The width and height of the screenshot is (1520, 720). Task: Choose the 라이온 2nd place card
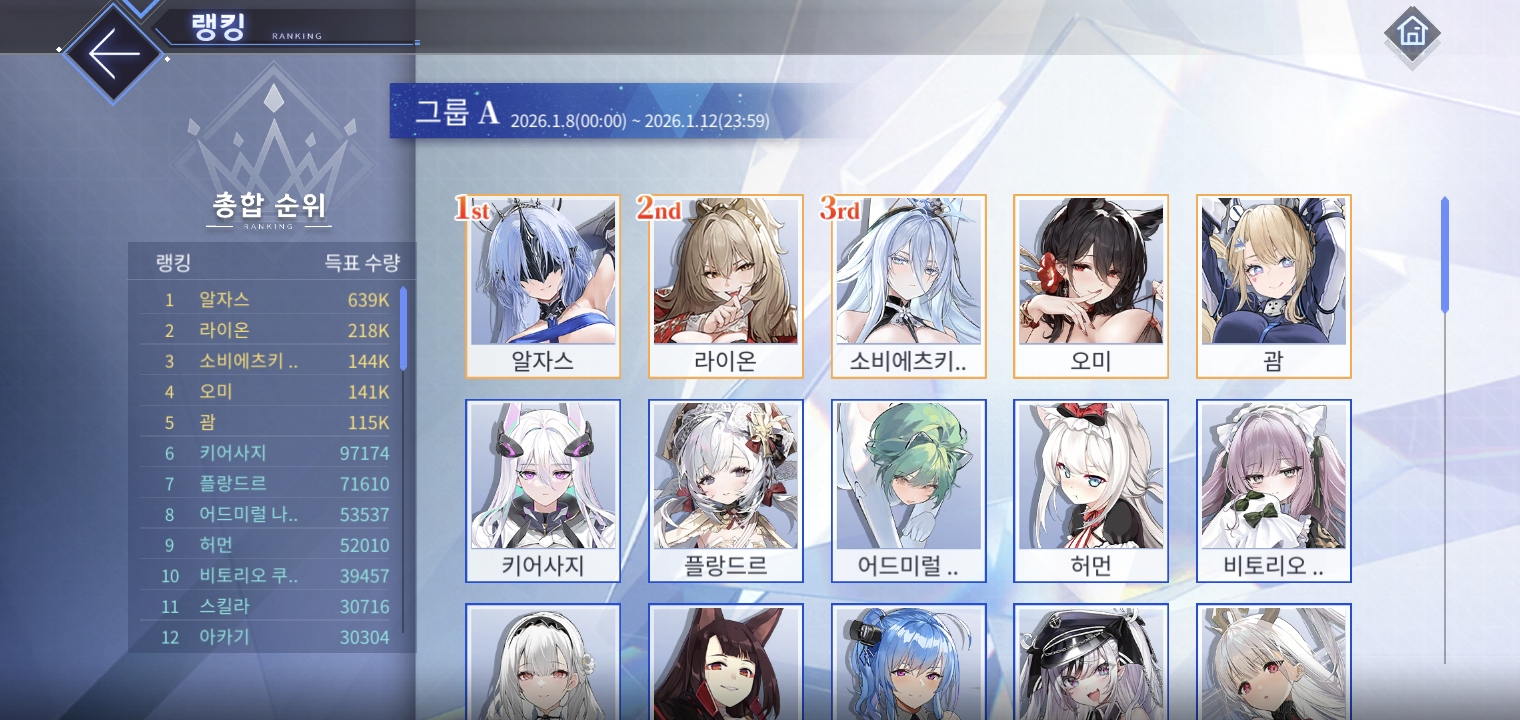[726, 286]
